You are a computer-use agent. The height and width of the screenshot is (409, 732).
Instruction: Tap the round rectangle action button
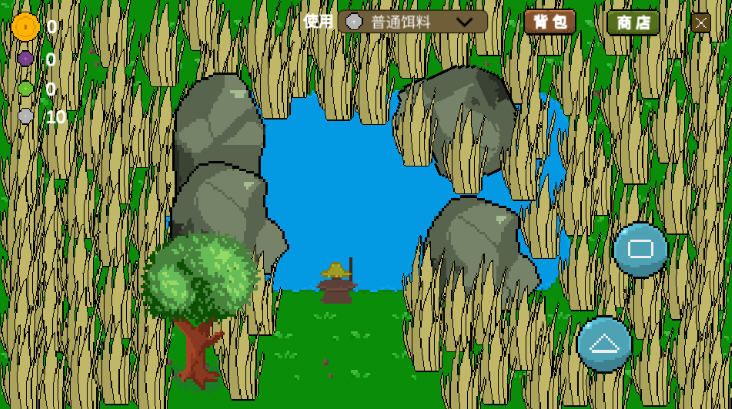pyautogui.click(x=640, y=249)
